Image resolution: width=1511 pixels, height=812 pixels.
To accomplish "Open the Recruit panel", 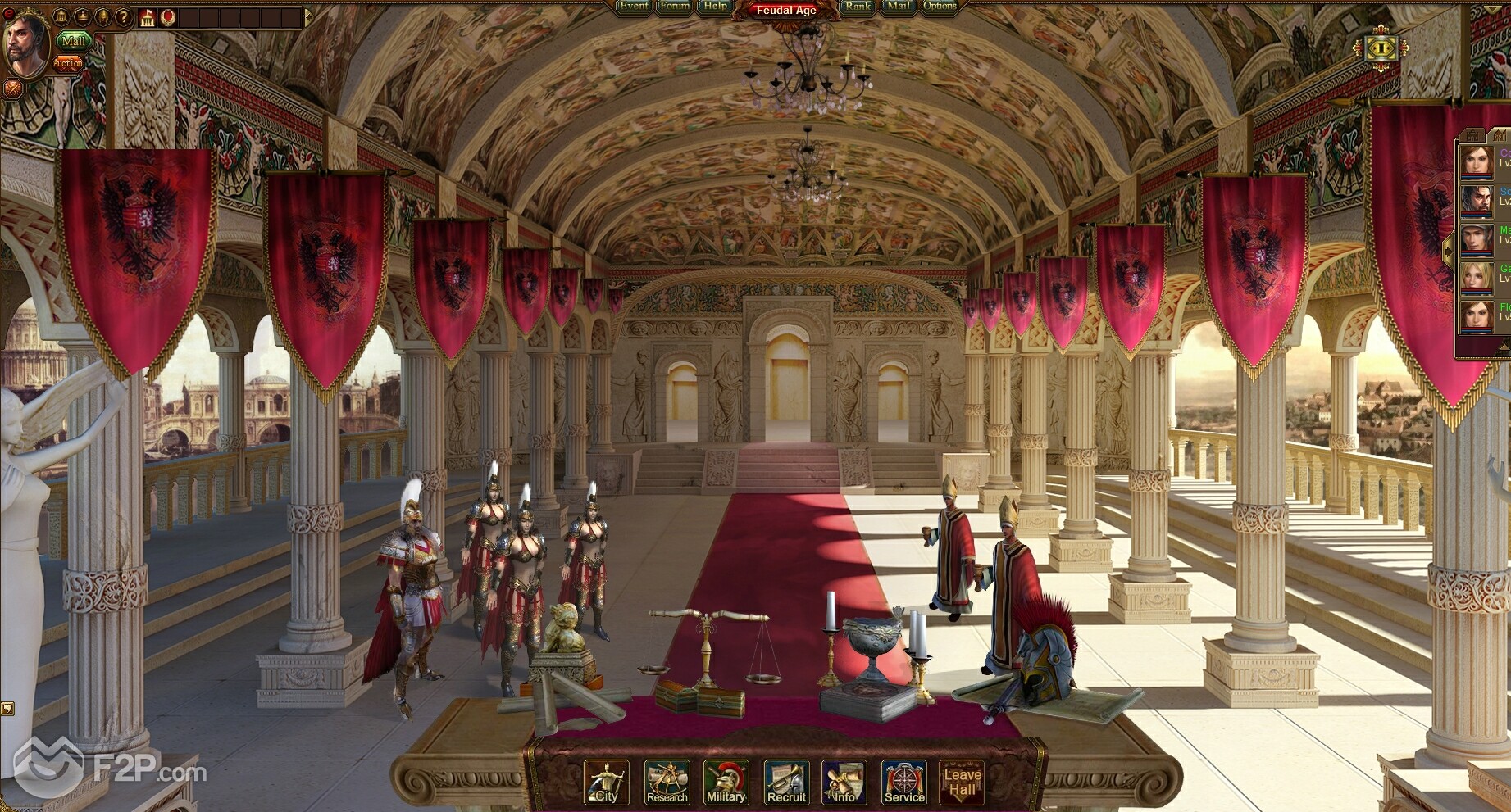I will [x=786, y=783].
